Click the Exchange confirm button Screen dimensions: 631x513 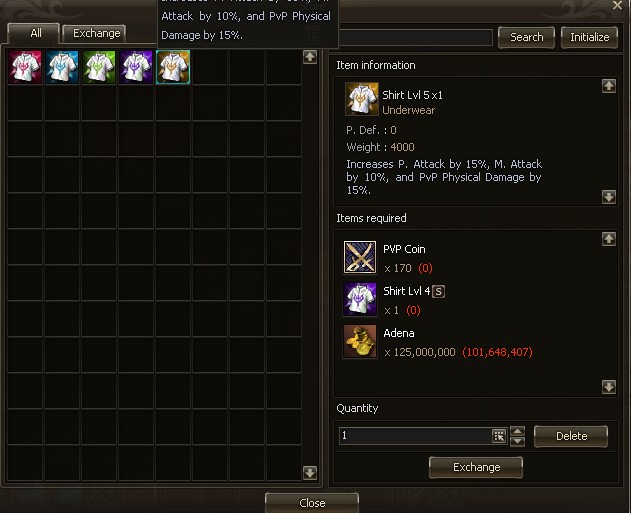476,467
